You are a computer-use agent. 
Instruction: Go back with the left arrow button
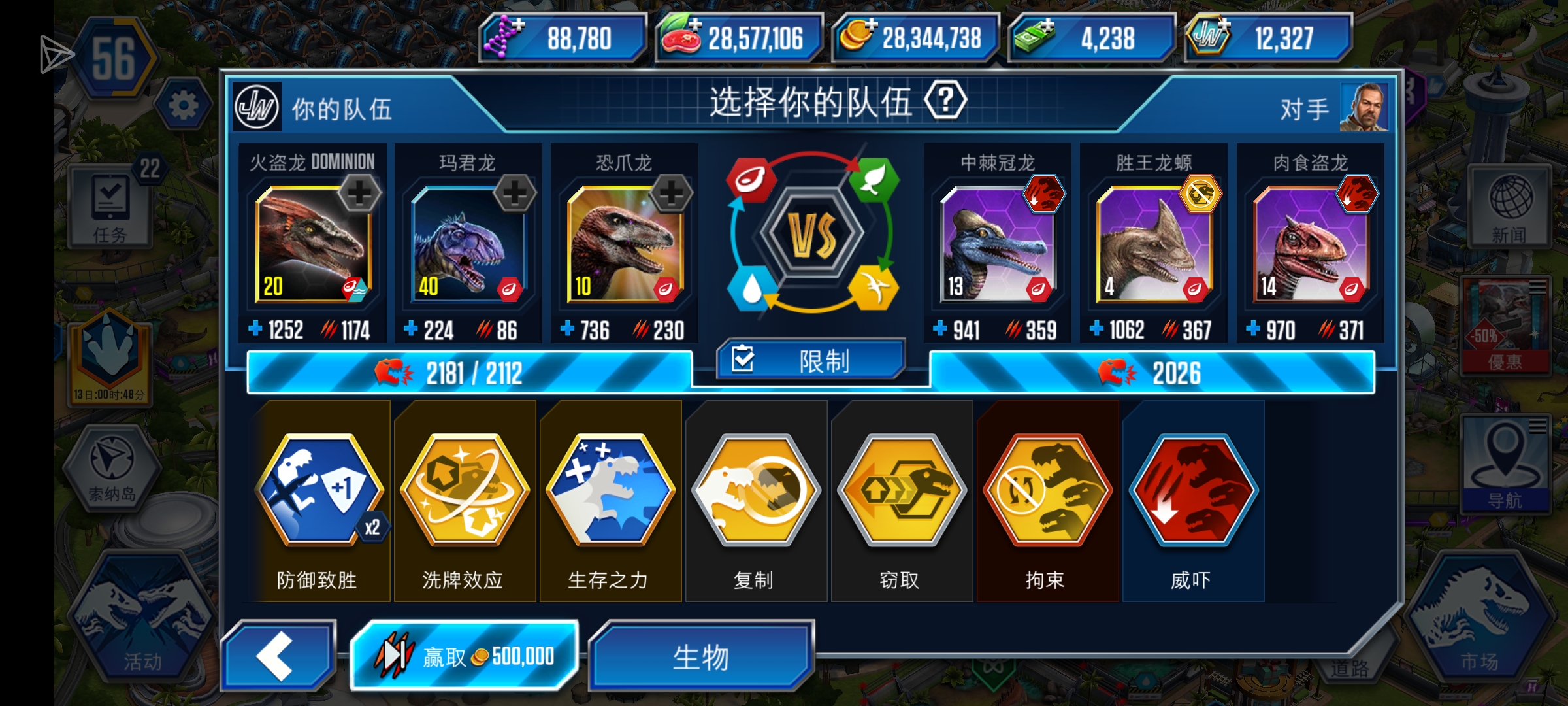tap(277, 654)
